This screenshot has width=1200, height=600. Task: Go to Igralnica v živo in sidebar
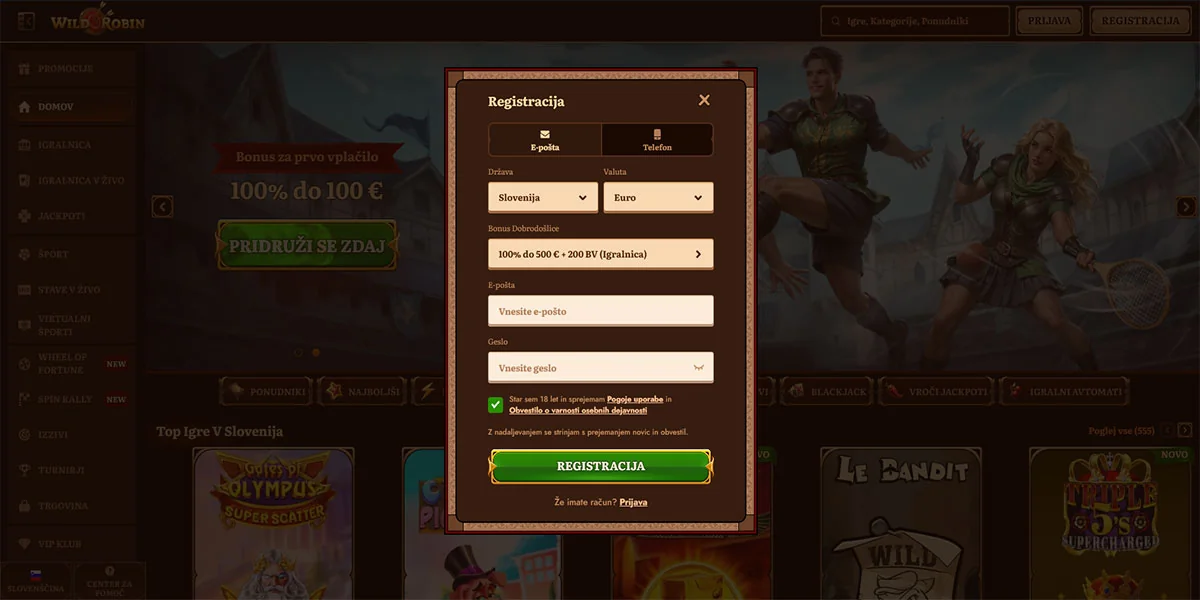click(77, 181)
